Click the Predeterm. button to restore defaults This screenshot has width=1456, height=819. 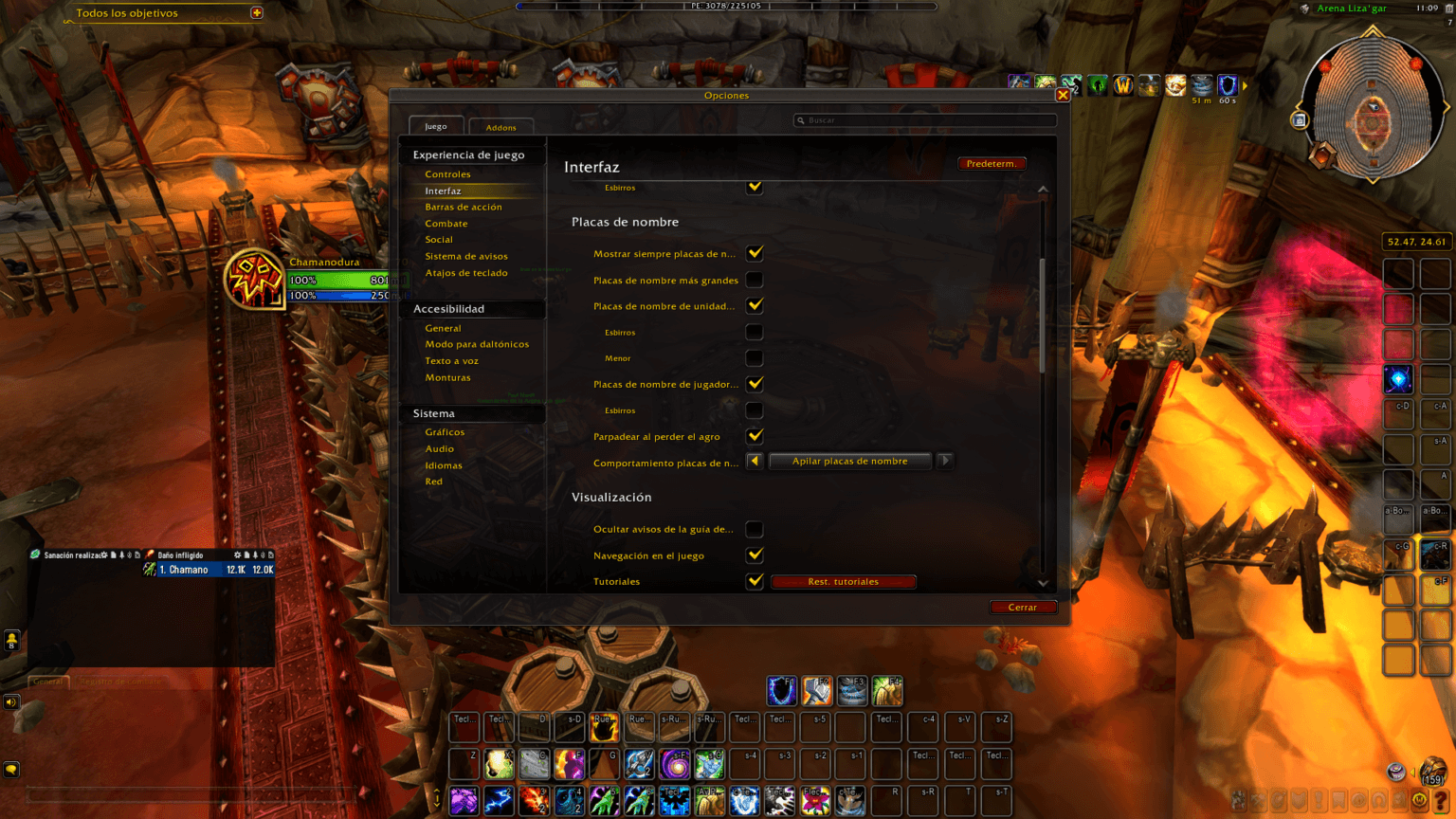point(992,163)
